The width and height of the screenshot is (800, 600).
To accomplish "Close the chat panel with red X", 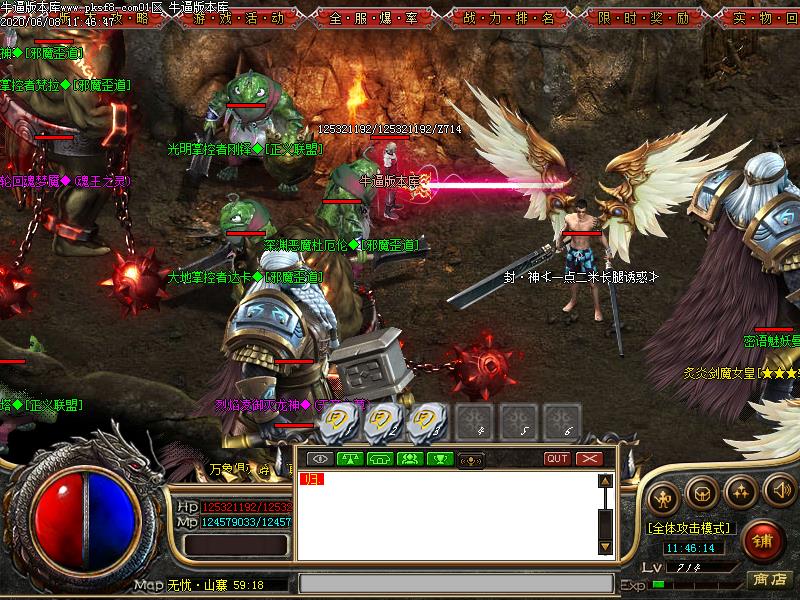I will point(590,459).
